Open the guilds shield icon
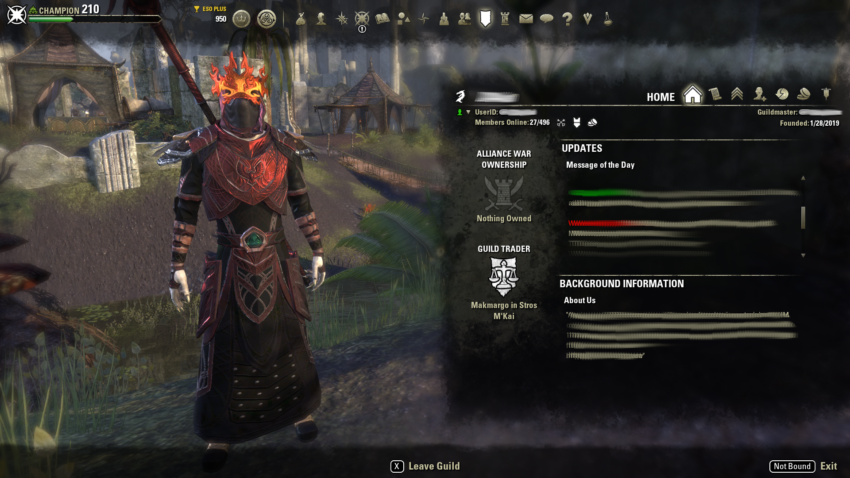The width and height of the screenshot is (850, 478). pyautogui.click(x=485, y=18)
